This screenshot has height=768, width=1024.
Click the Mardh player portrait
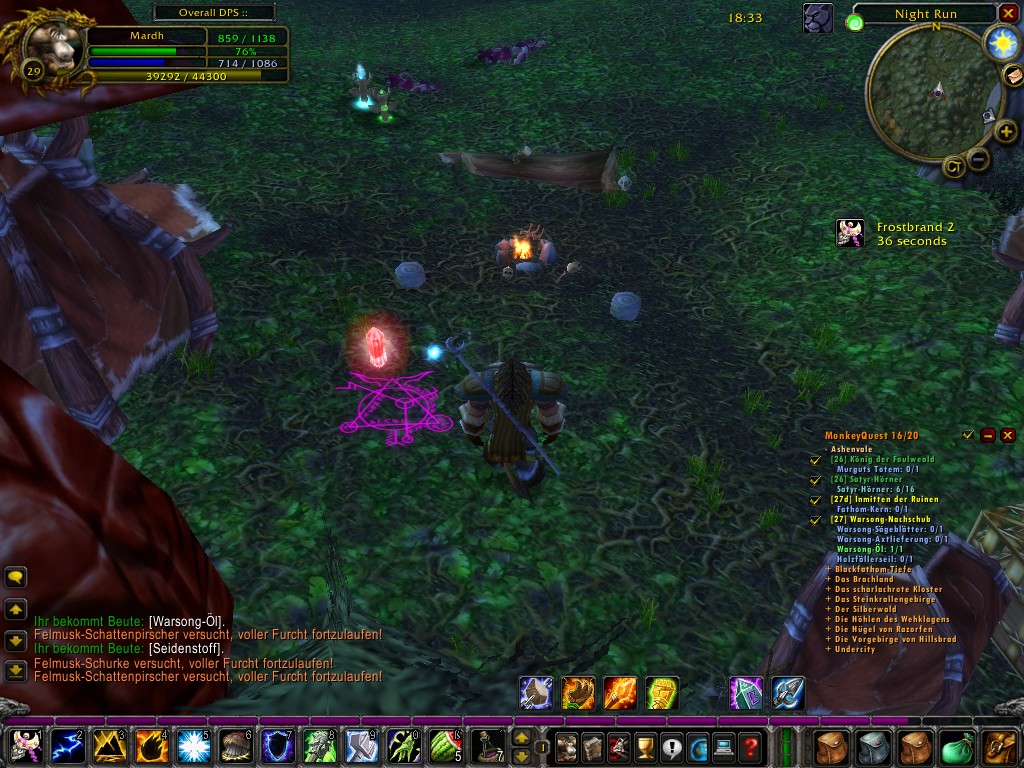pos(52,46)
